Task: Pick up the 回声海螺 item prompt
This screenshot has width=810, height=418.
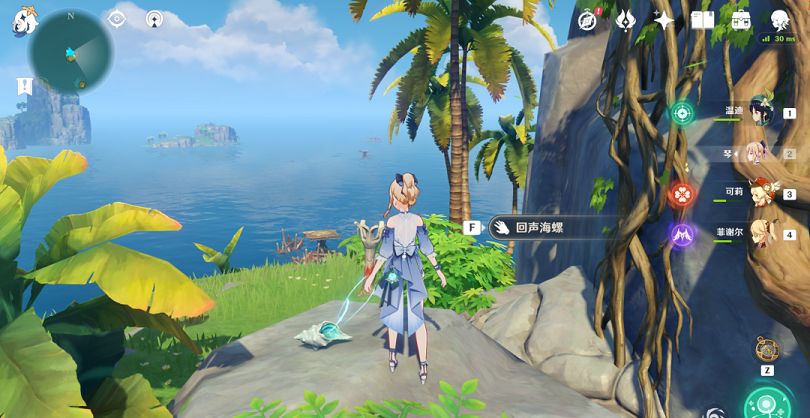Action: [537, 227]
